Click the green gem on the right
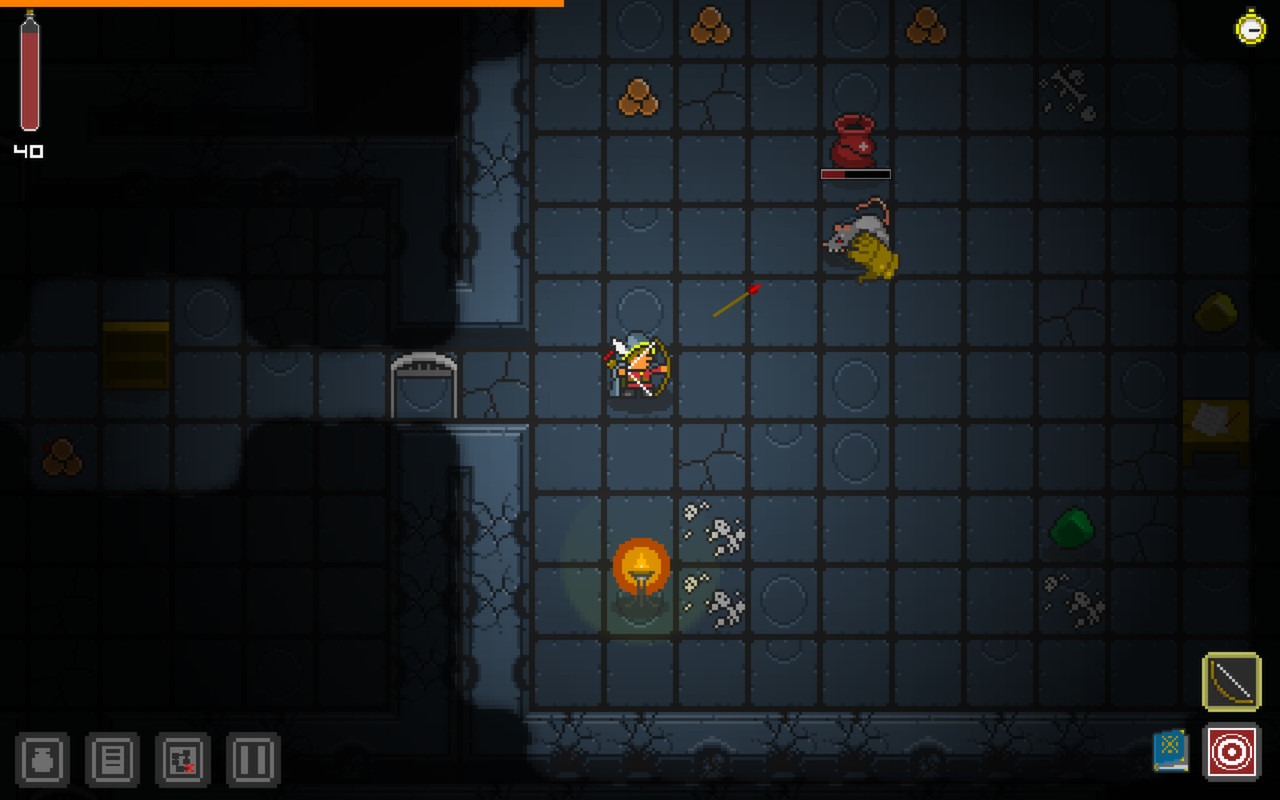The width and height of the screenshot is (1280, 800). tap(1071, 528)
